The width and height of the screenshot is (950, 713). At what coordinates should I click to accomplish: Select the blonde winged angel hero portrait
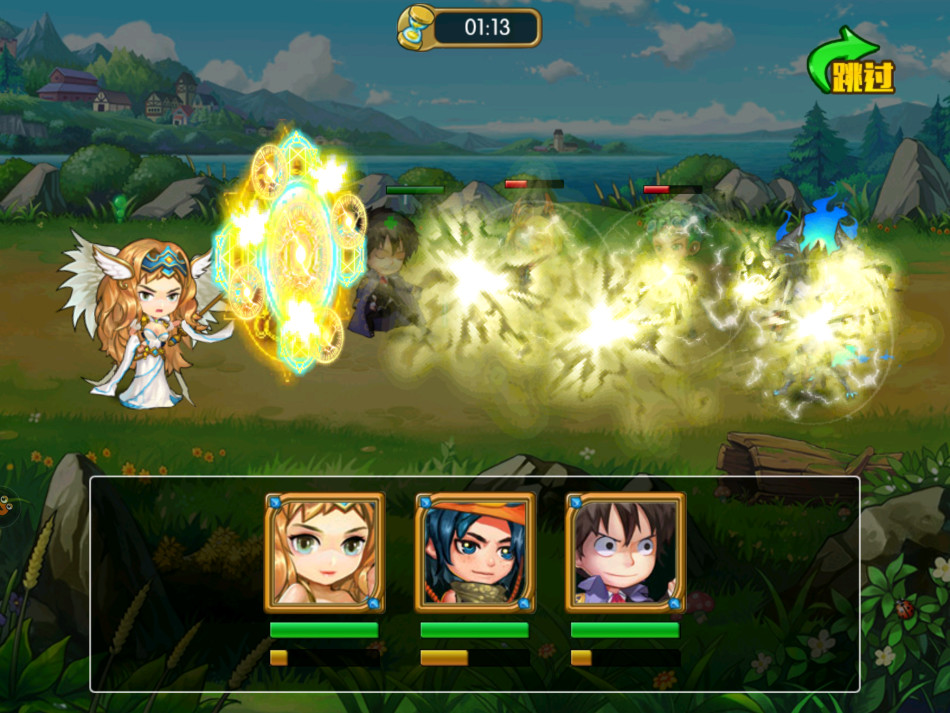[324, 552]
